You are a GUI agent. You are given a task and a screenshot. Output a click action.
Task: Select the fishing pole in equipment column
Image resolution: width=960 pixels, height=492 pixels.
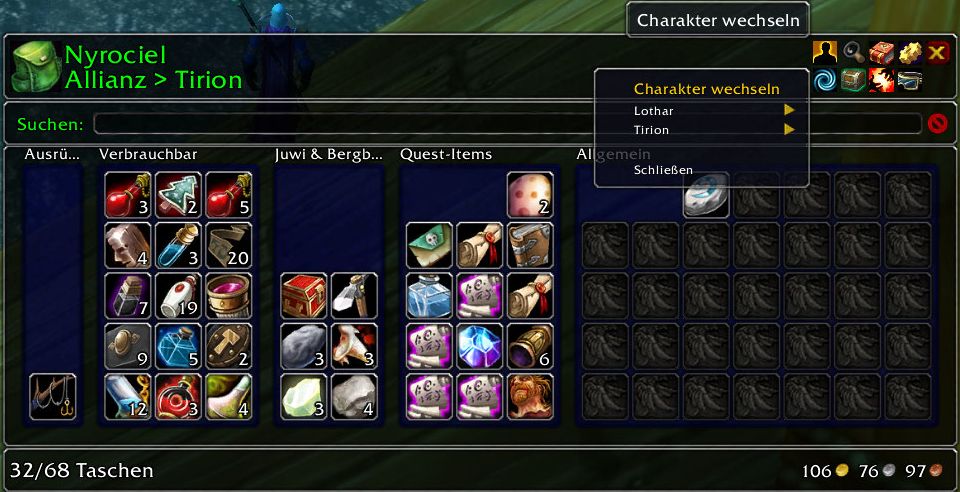tap(53, 396)
